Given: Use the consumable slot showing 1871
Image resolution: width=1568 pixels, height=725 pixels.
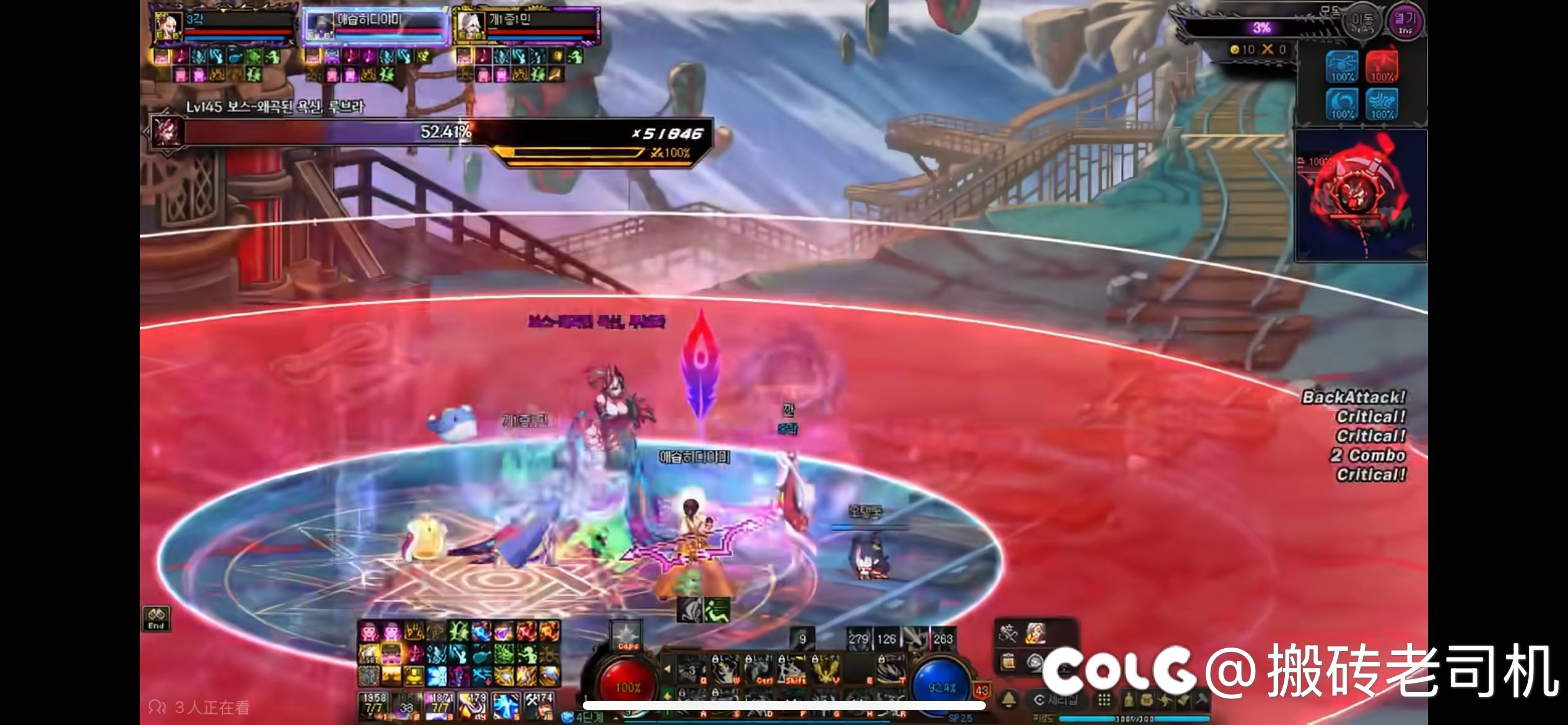Looking at the screenshot, I should [x=439, y=706].
